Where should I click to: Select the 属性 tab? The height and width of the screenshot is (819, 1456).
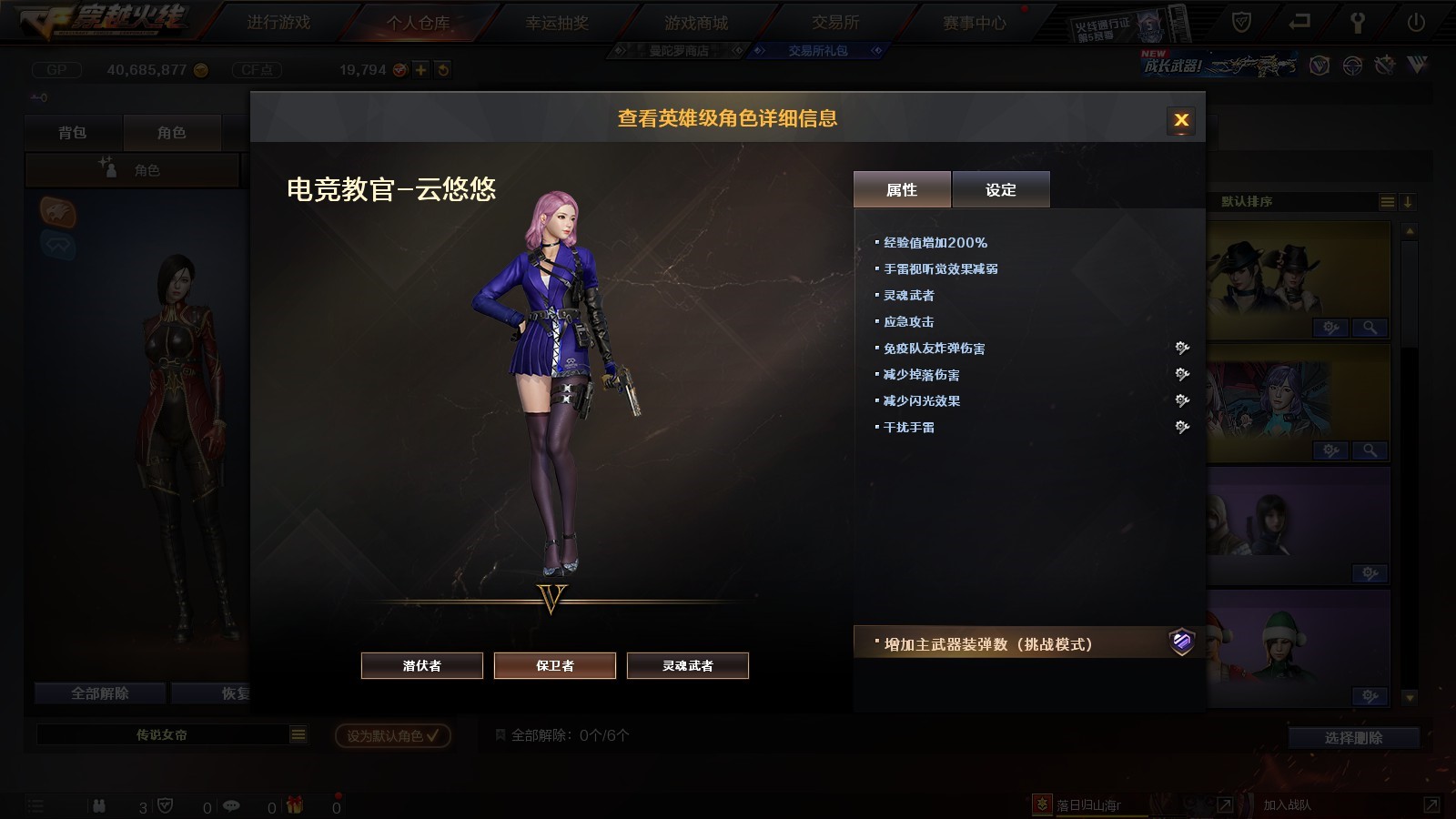[902, 189]
